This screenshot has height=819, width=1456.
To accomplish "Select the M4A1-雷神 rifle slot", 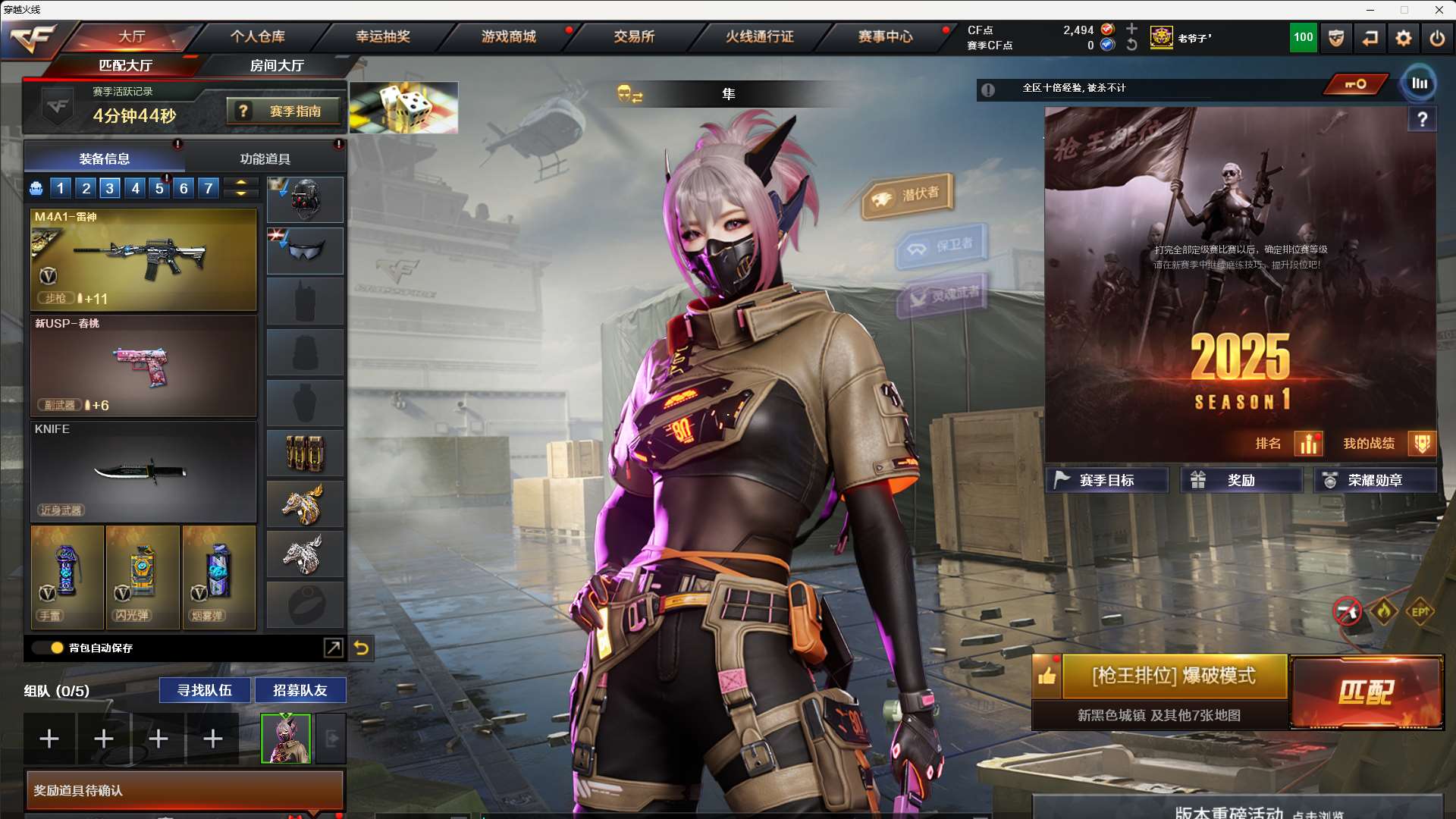I will click(x=143, y=259).
